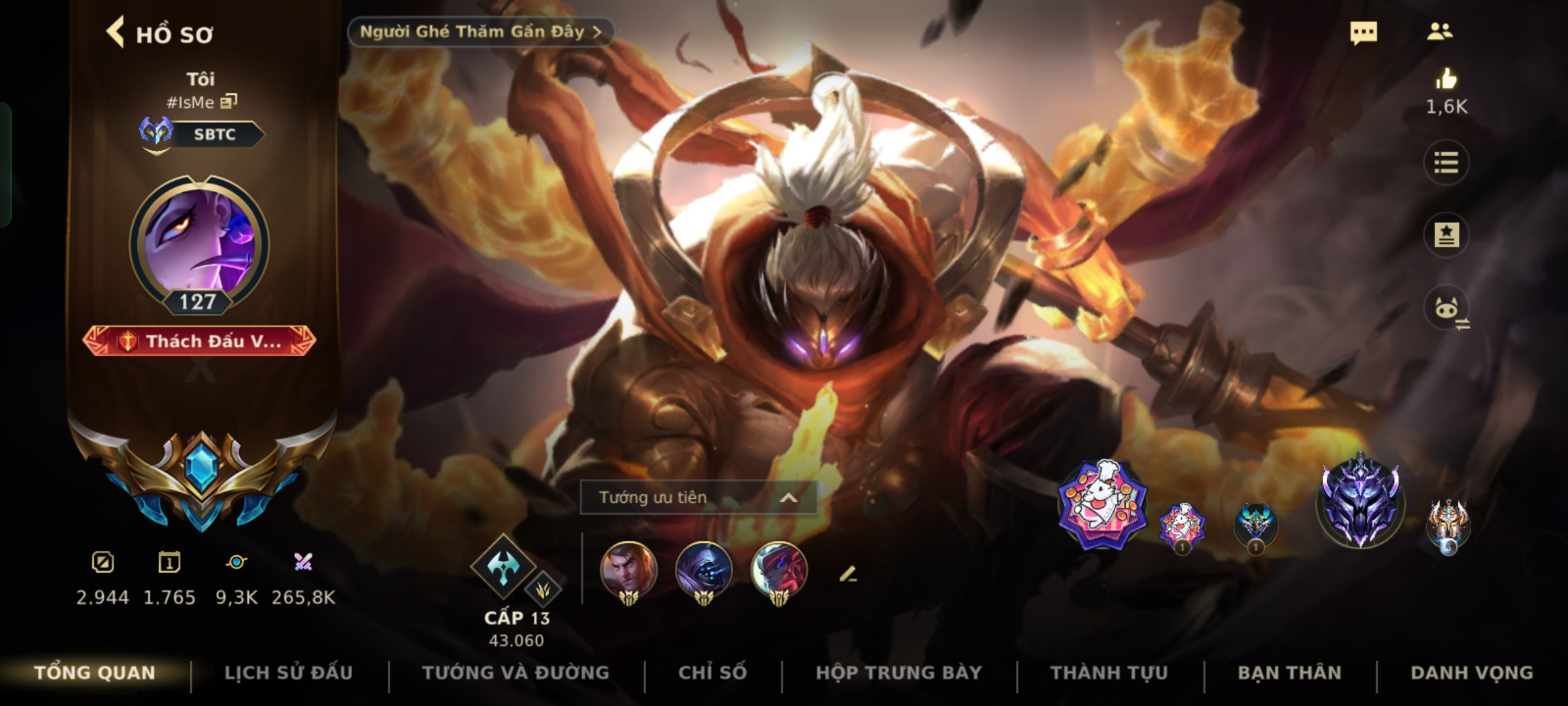The height and width of the screenshot is (706, 1568).
Task: Open the Thành Tựu tab
Action: pyautogui.click(x=1109, y=673)
